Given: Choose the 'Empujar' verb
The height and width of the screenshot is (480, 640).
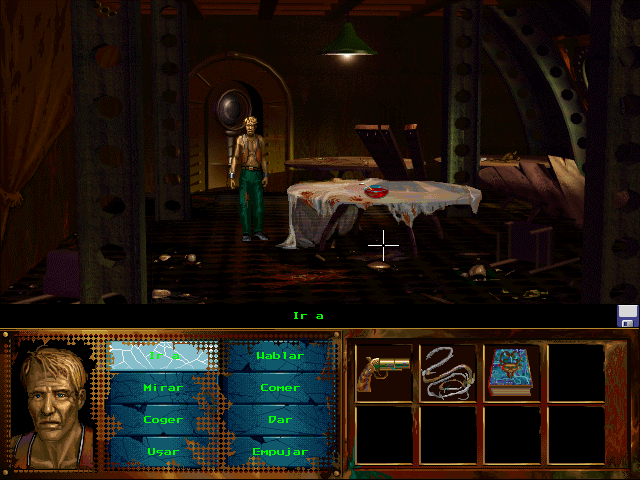Looking at the screenshot, I should 280,451.
